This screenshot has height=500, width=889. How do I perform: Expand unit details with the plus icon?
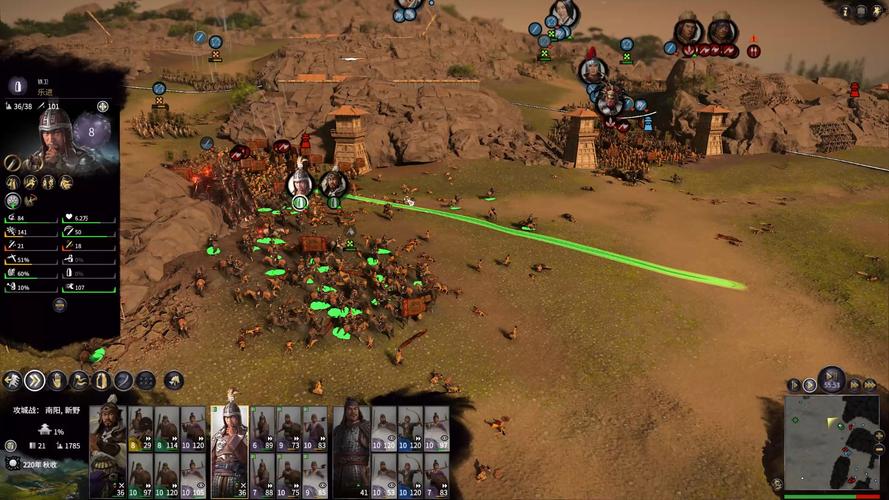pyautogui.click(x=103, y=106)
